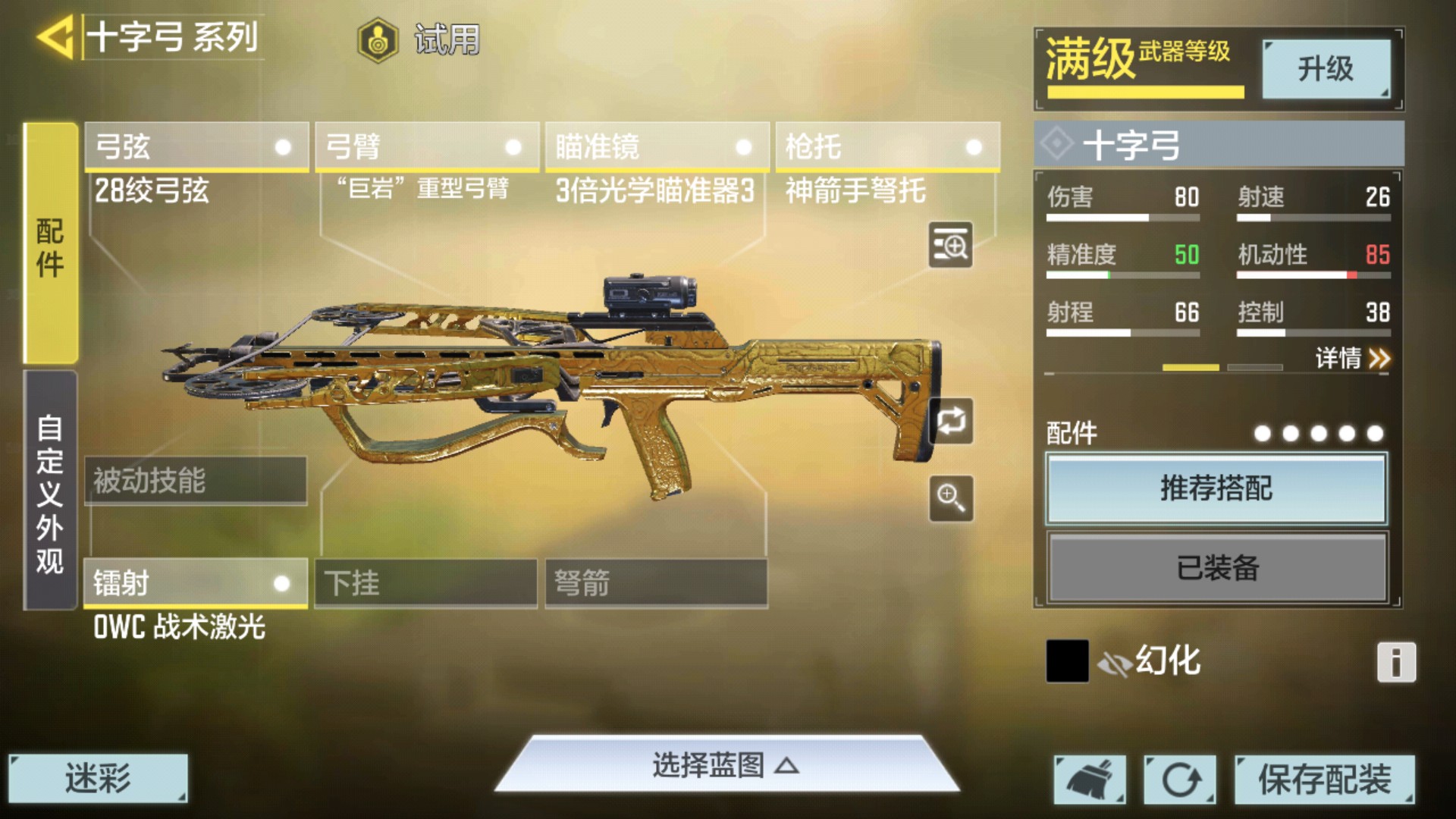Choose the 瞄准镜 scope attachment slot
The image size is (1456, 819).
click(657, 147)
